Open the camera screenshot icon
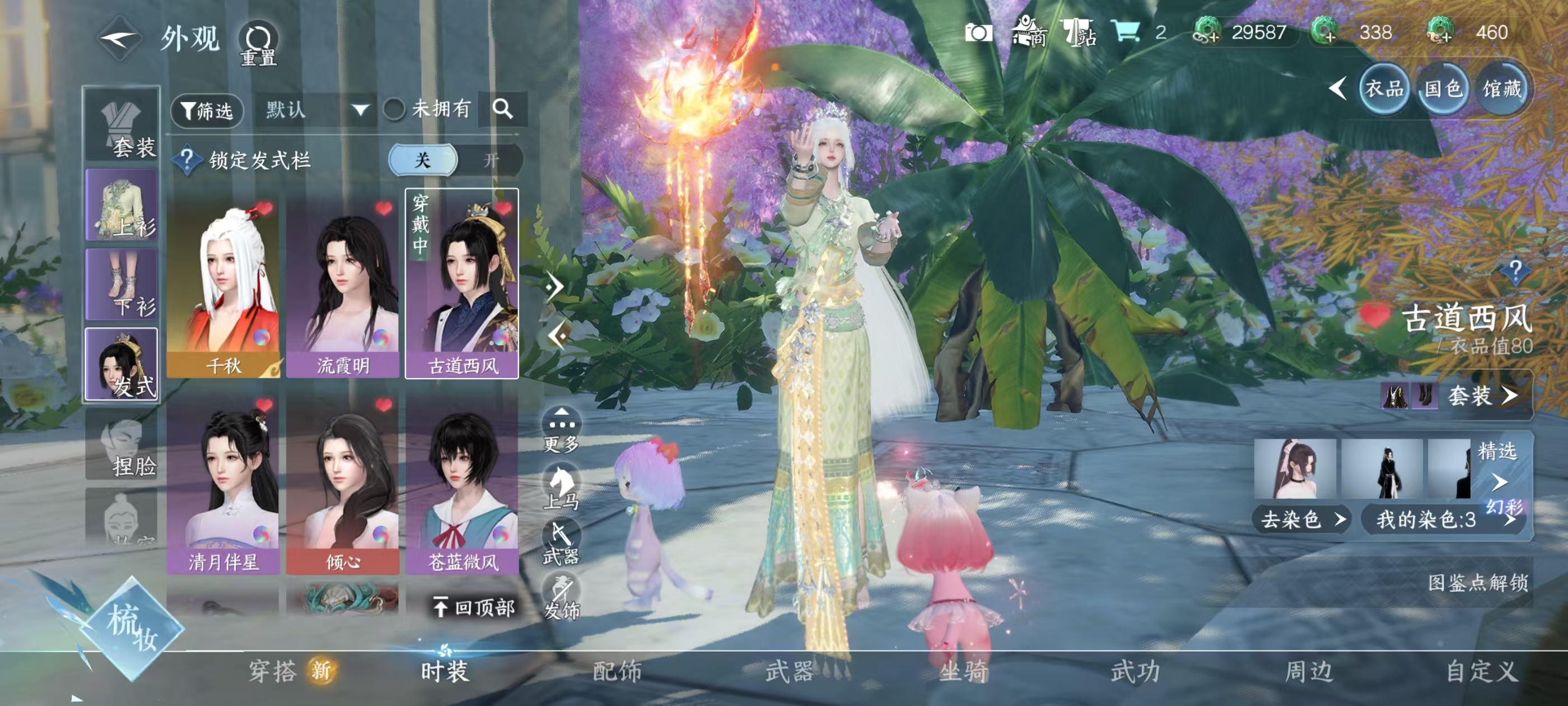1568x706 pixels. click(978, 32)
